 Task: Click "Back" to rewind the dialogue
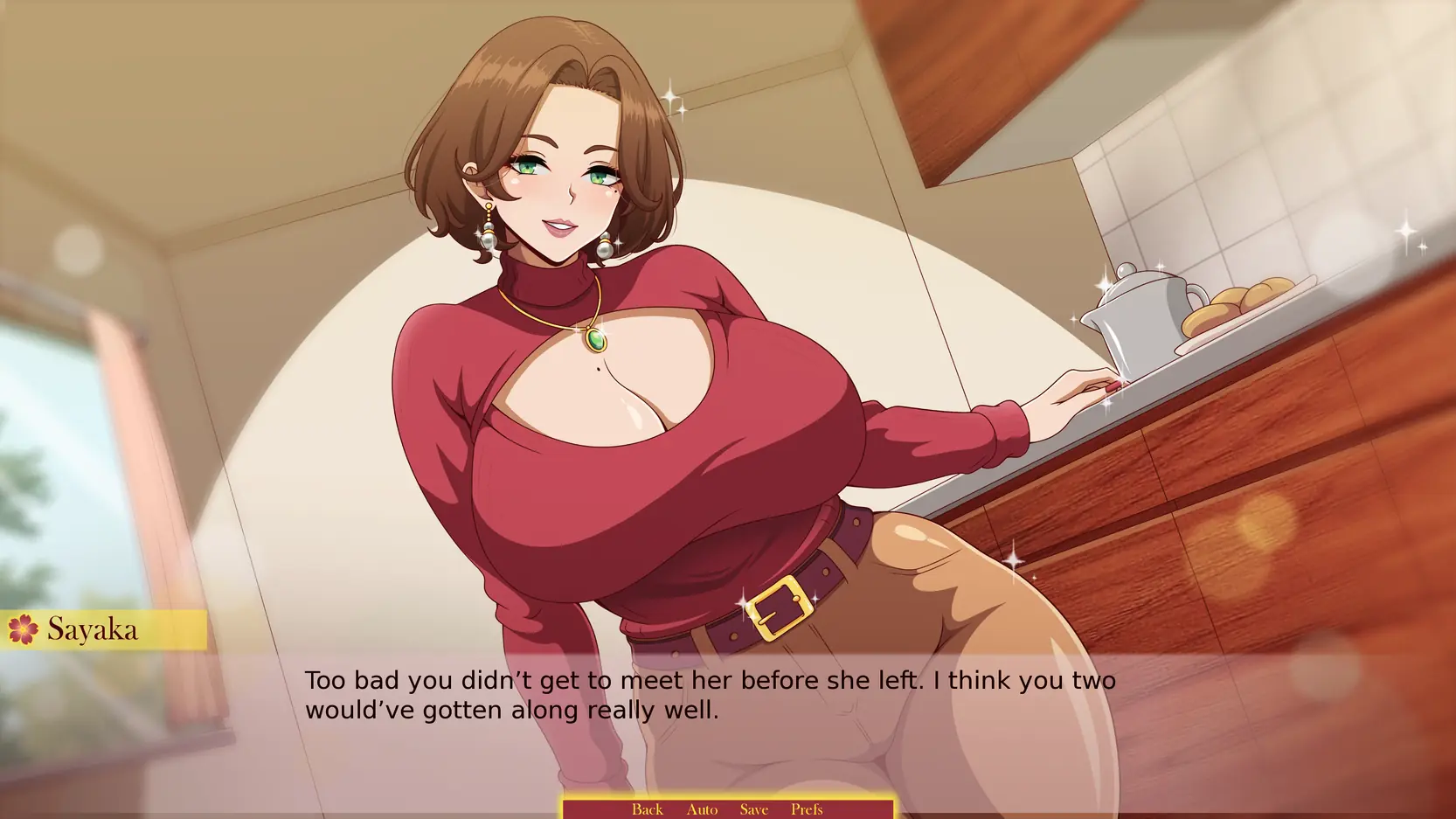pyautogui.click(x=647, y=809)
